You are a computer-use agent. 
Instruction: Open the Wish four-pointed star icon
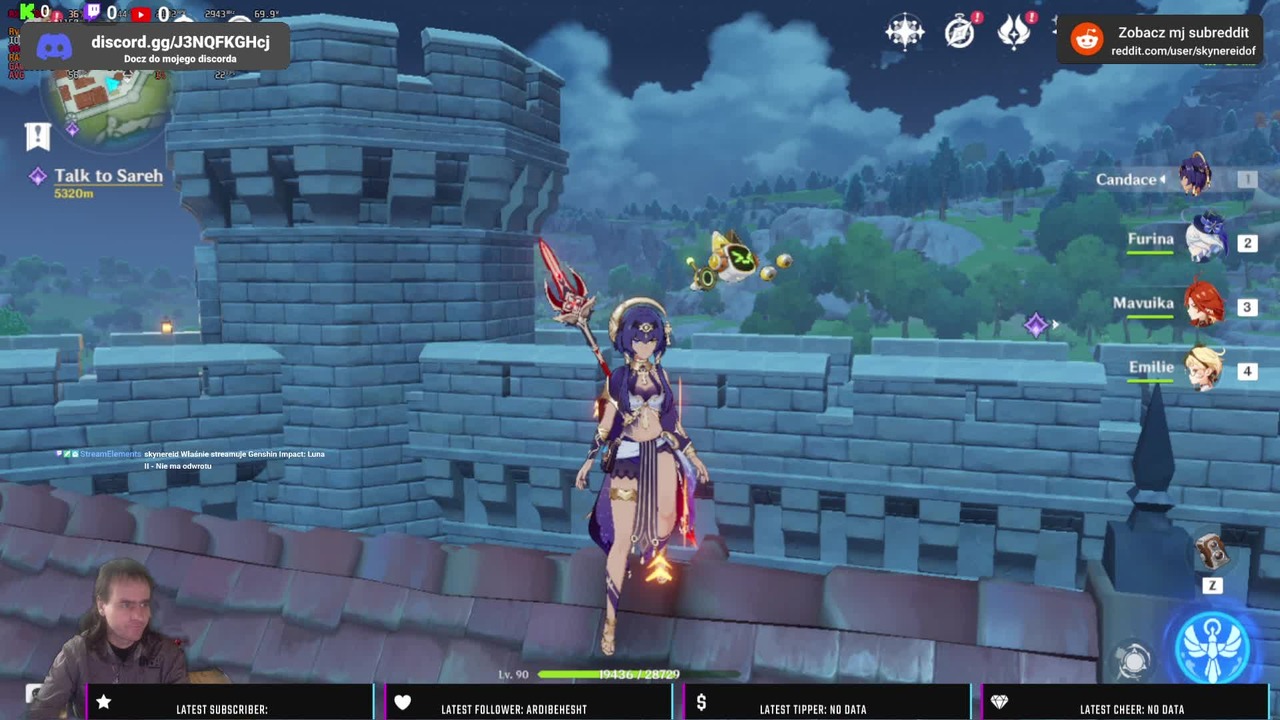point(904,31)
